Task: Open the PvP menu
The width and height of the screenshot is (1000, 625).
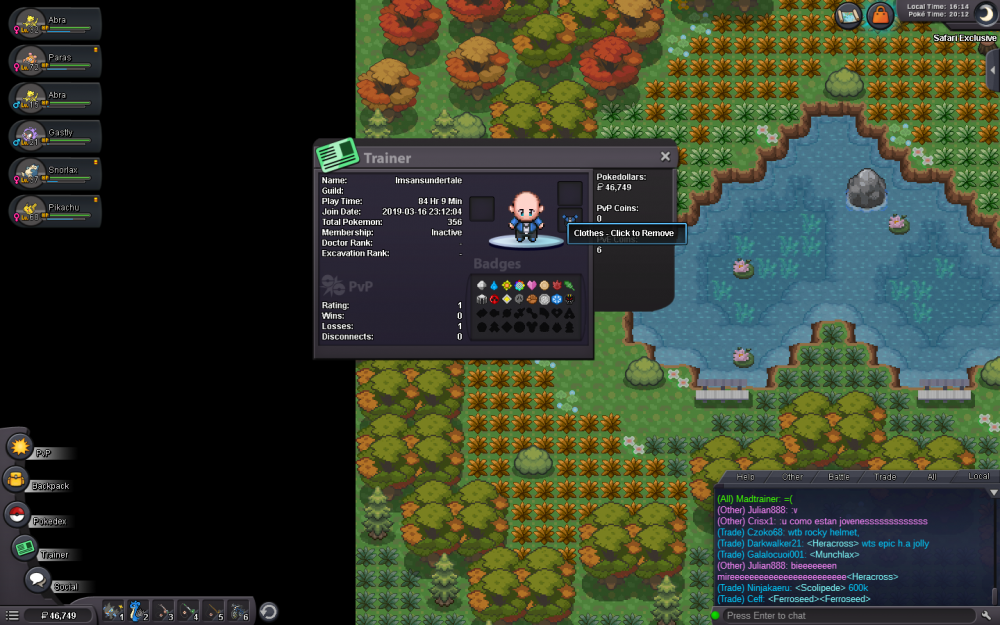Action: (20, 447)
